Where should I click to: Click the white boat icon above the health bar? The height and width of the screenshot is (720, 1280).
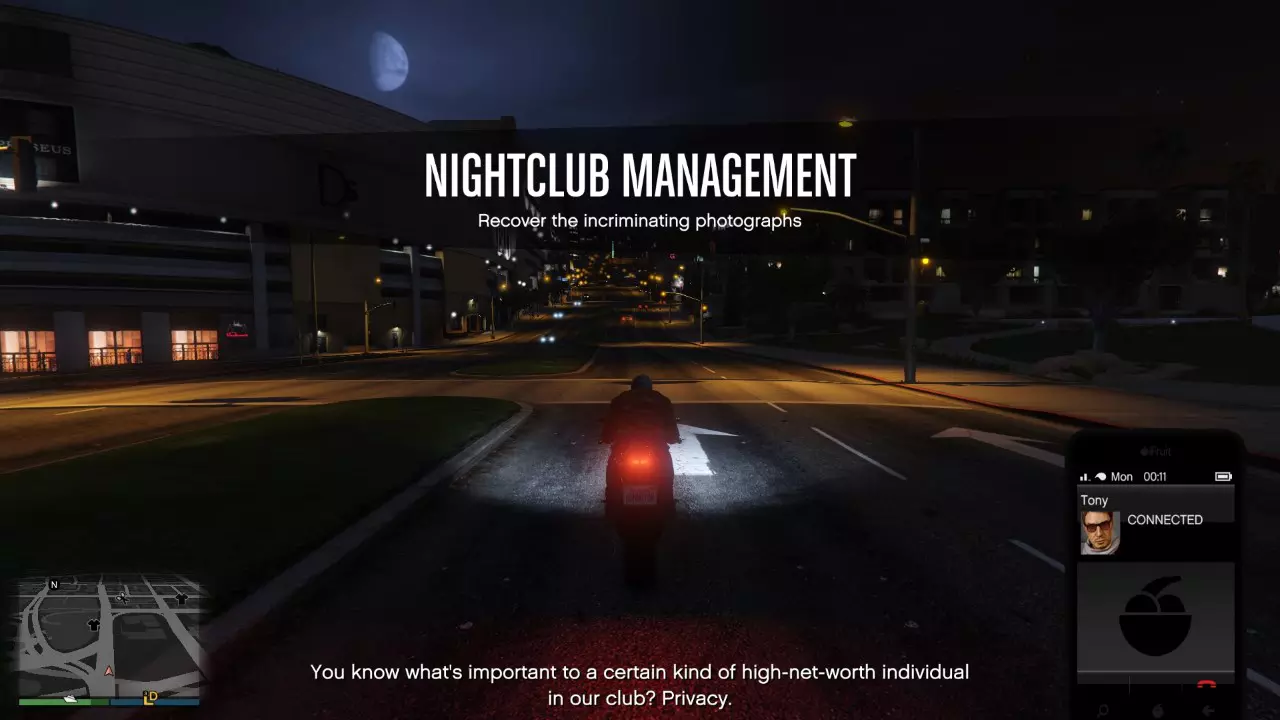pos(71,699)
